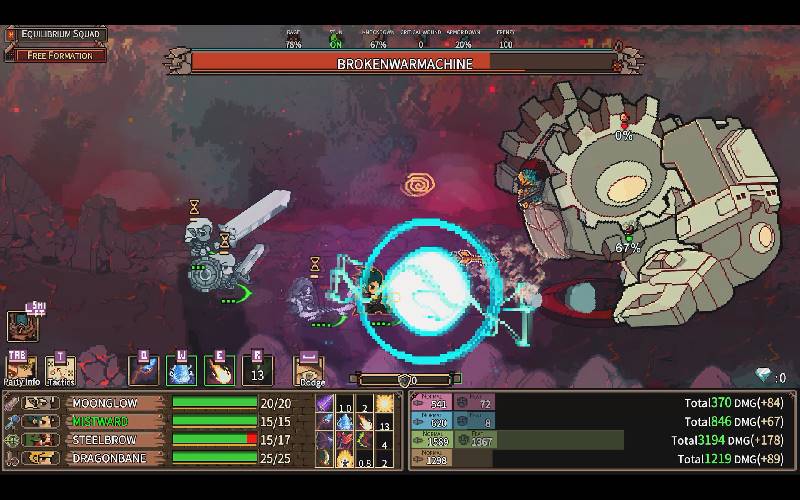Image resolution: width=800 pixels, height=500 pixels.
Task: Click the Free Formation button
Action: (x=58, y=55)
